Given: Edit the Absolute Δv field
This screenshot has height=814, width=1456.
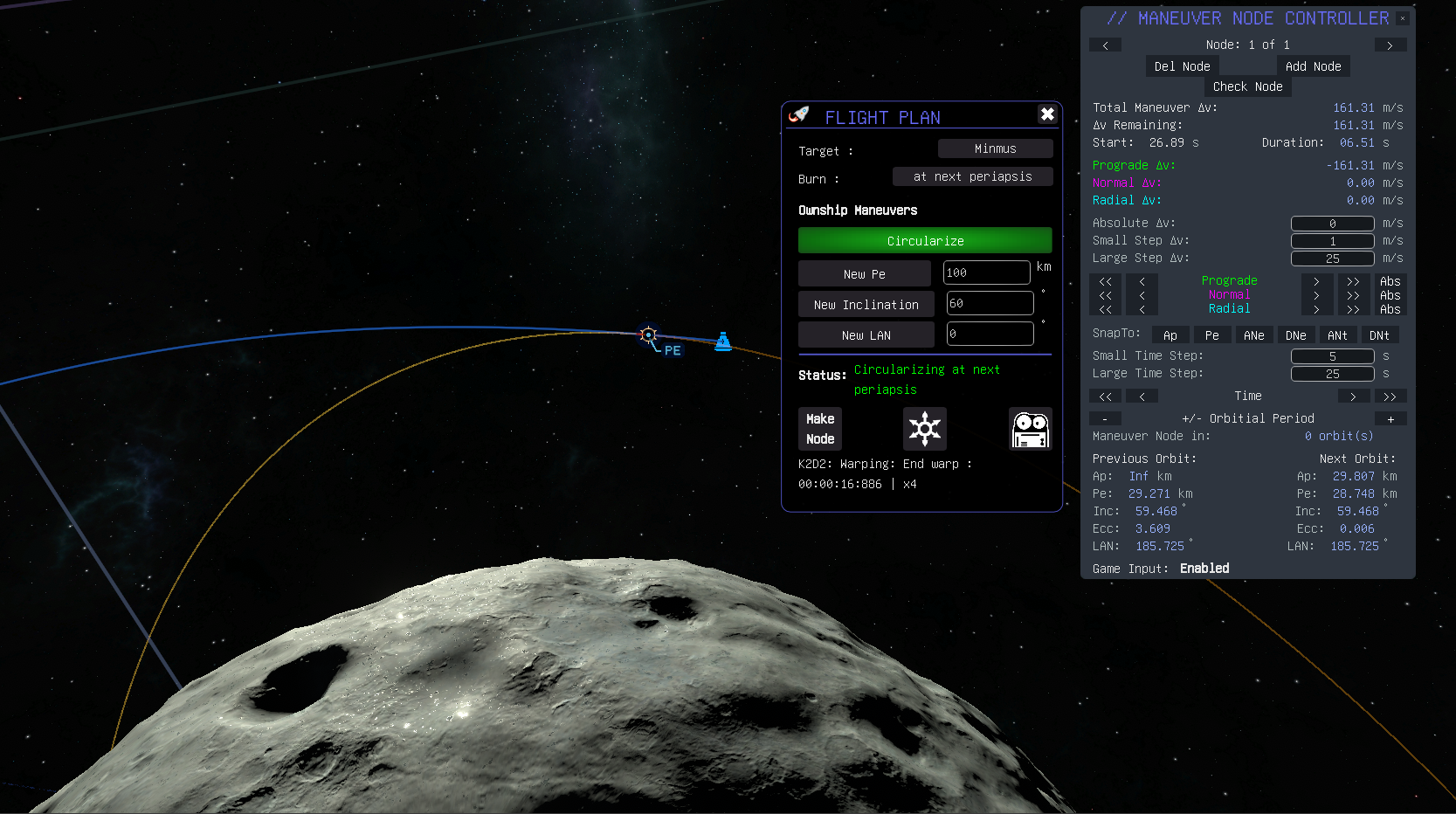Looking at the screenshot, I should point(1332,224).
